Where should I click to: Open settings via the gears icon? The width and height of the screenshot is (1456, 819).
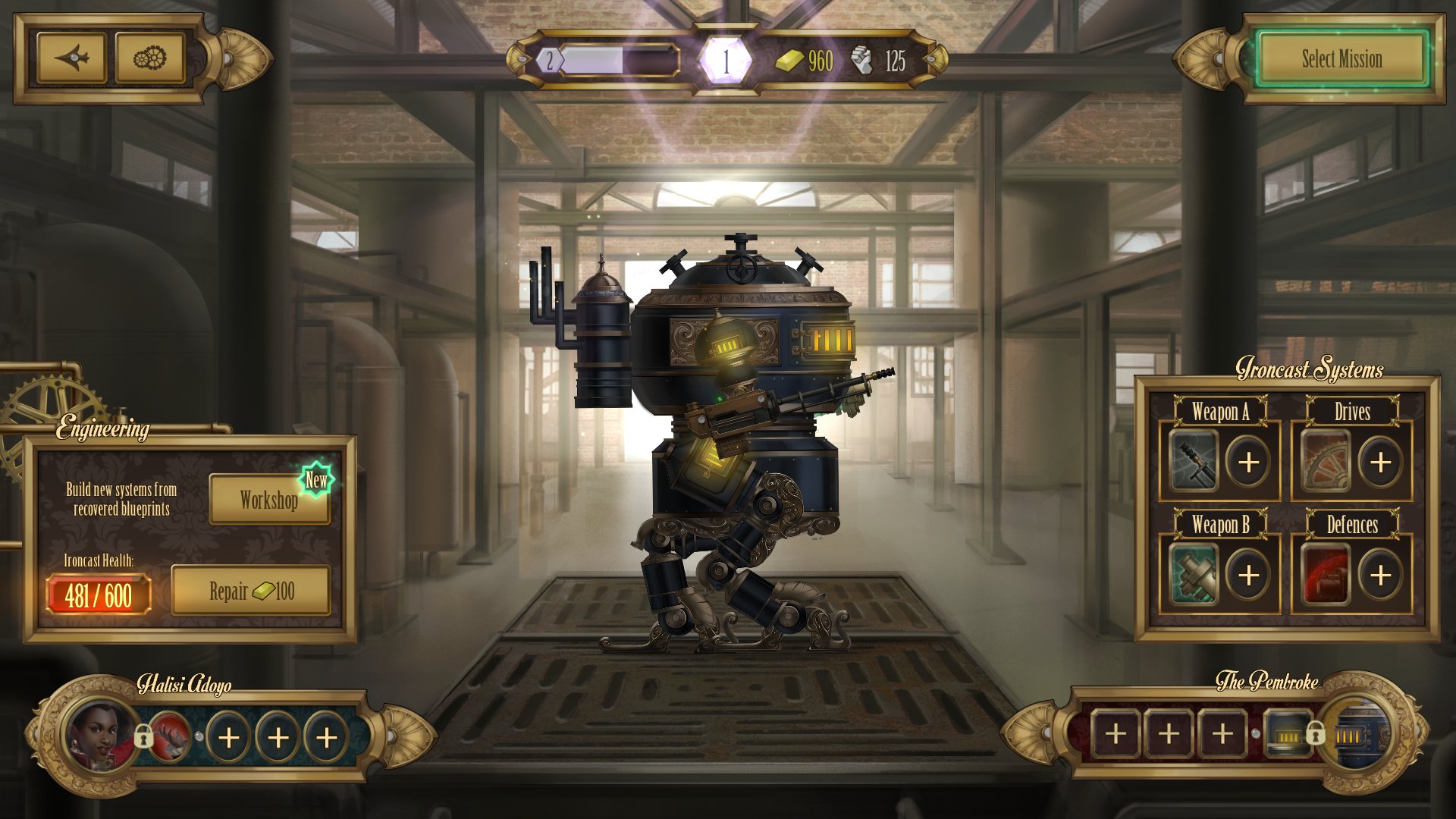149,56
